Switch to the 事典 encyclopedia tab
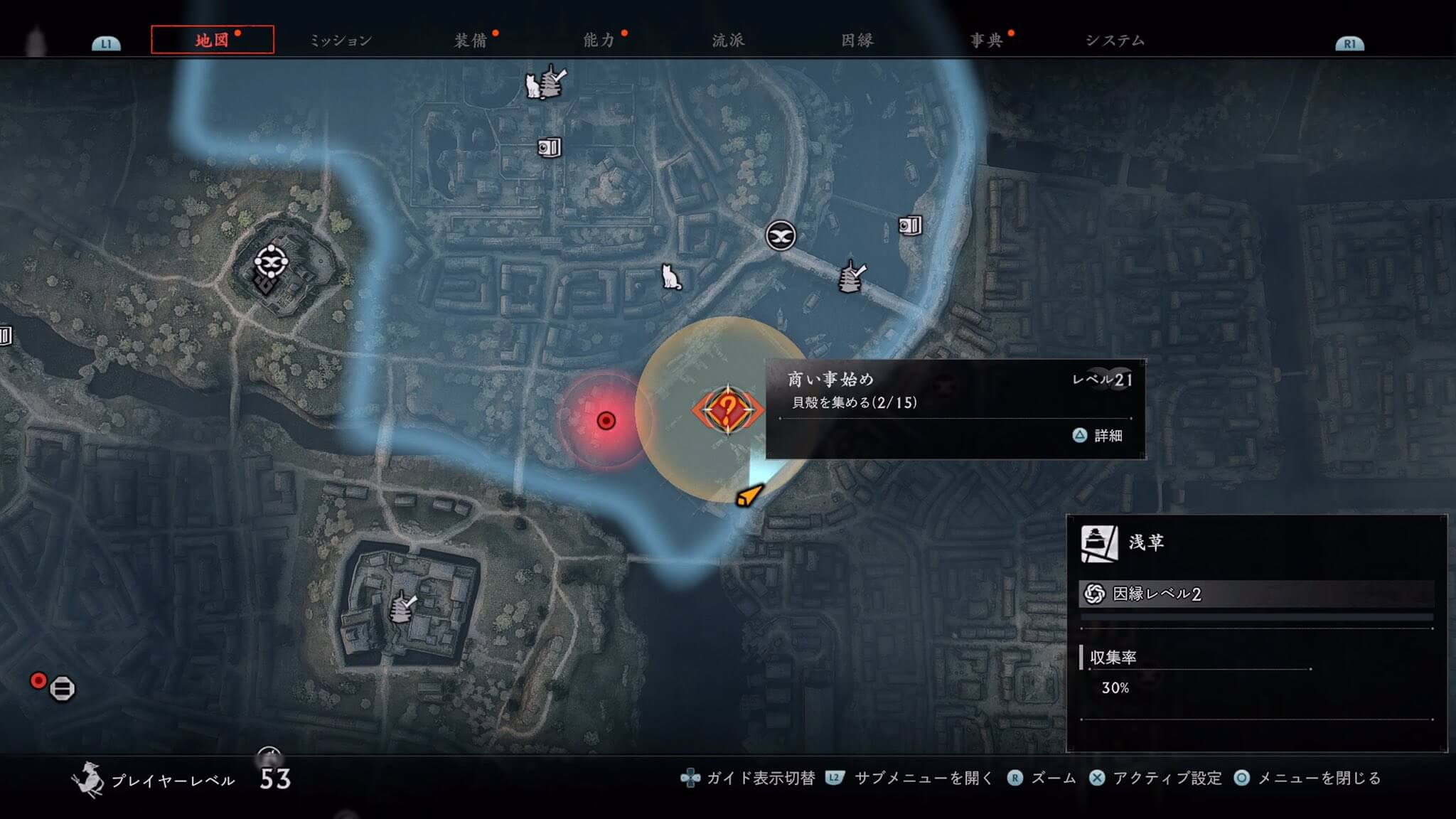The height and width of the screenshot is (819, 1456). (986, 41)
